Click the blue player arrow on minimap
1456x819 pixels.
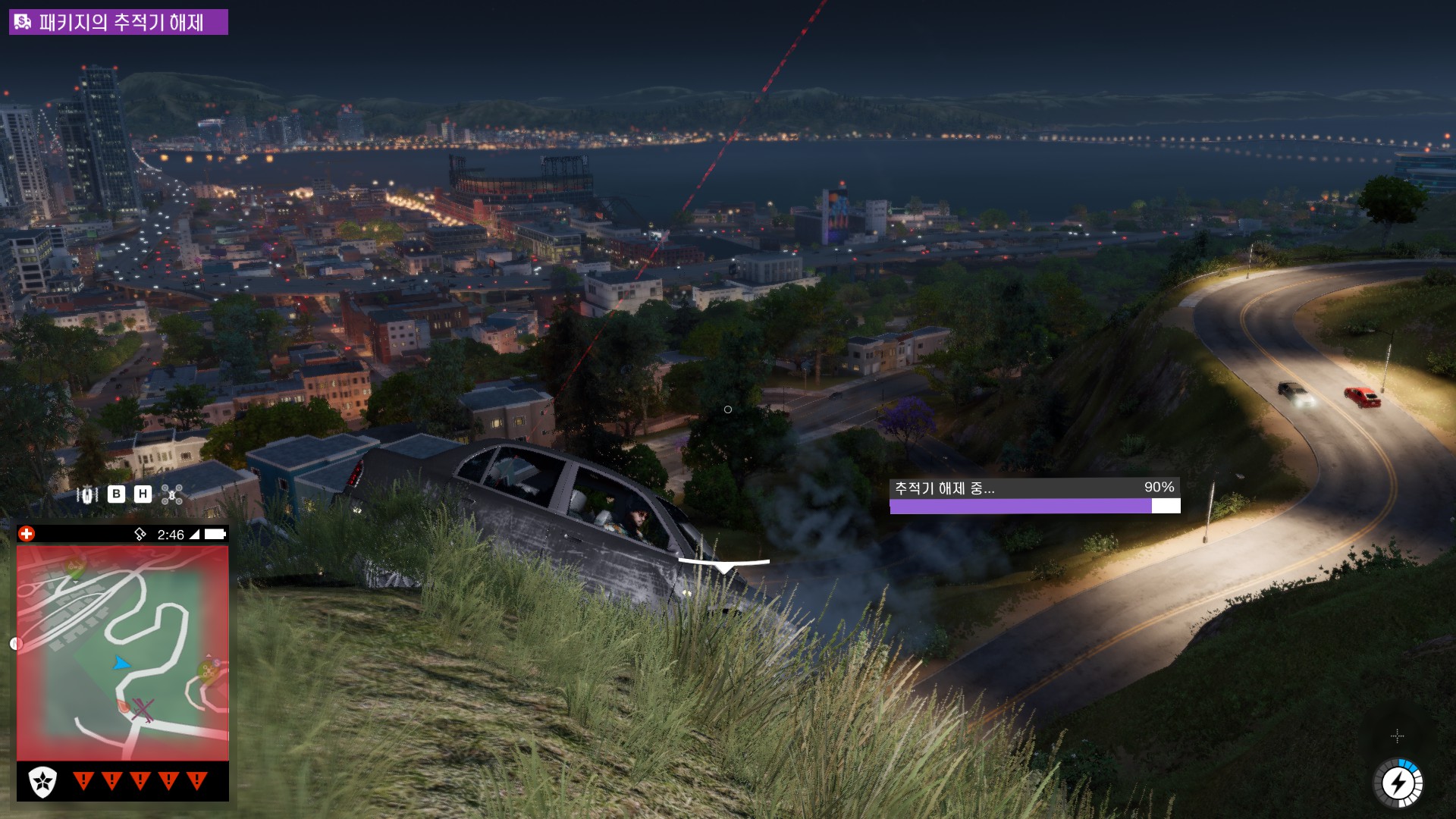(x=121, y=663)
